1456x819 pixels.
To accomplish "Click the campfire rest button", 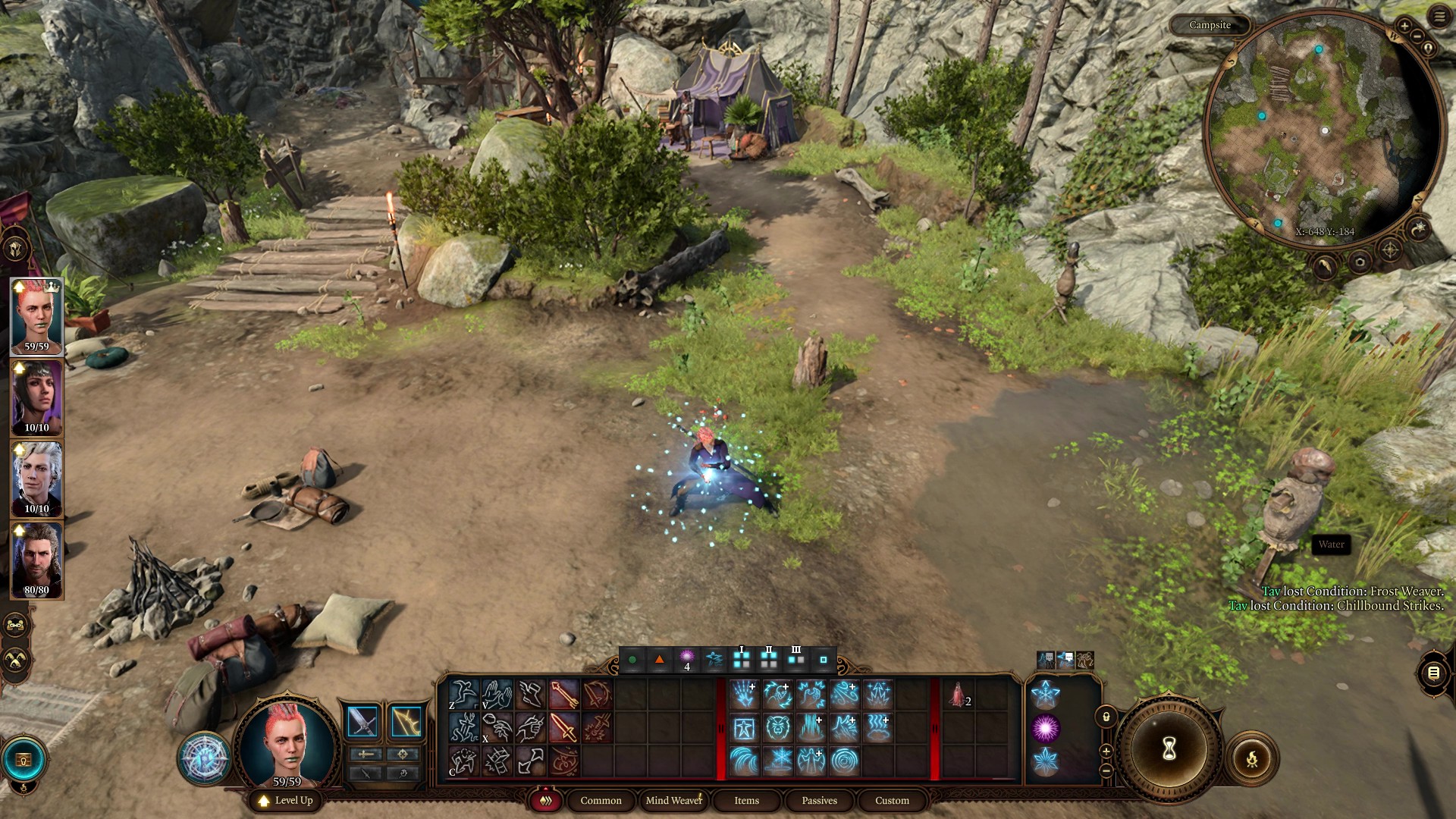I will [x=1251, y=758].
